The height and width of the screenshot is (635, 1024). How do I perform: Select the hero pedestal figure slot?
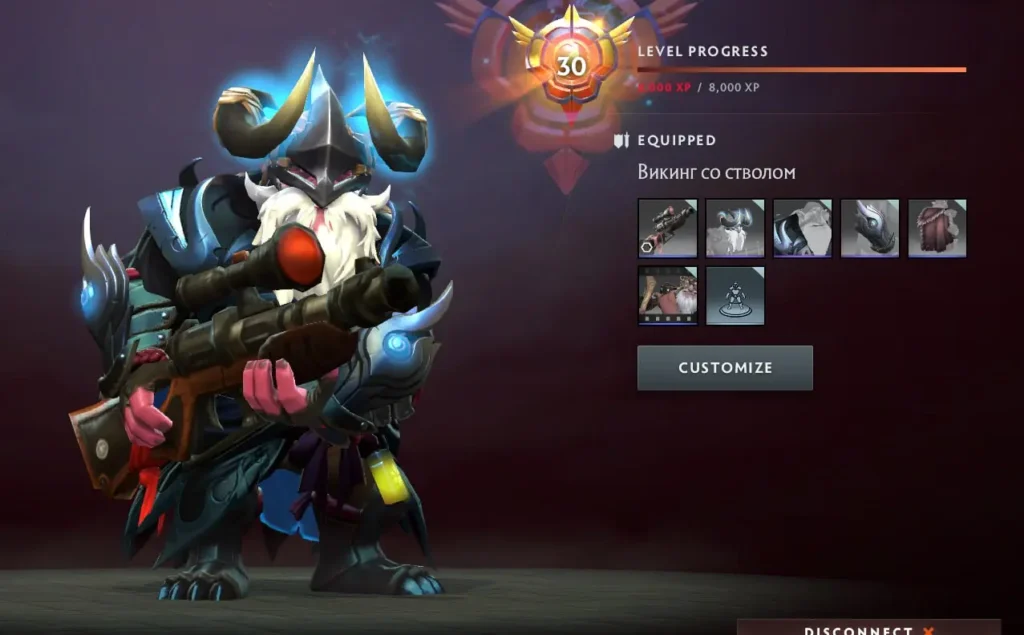[x=735, y=296]
